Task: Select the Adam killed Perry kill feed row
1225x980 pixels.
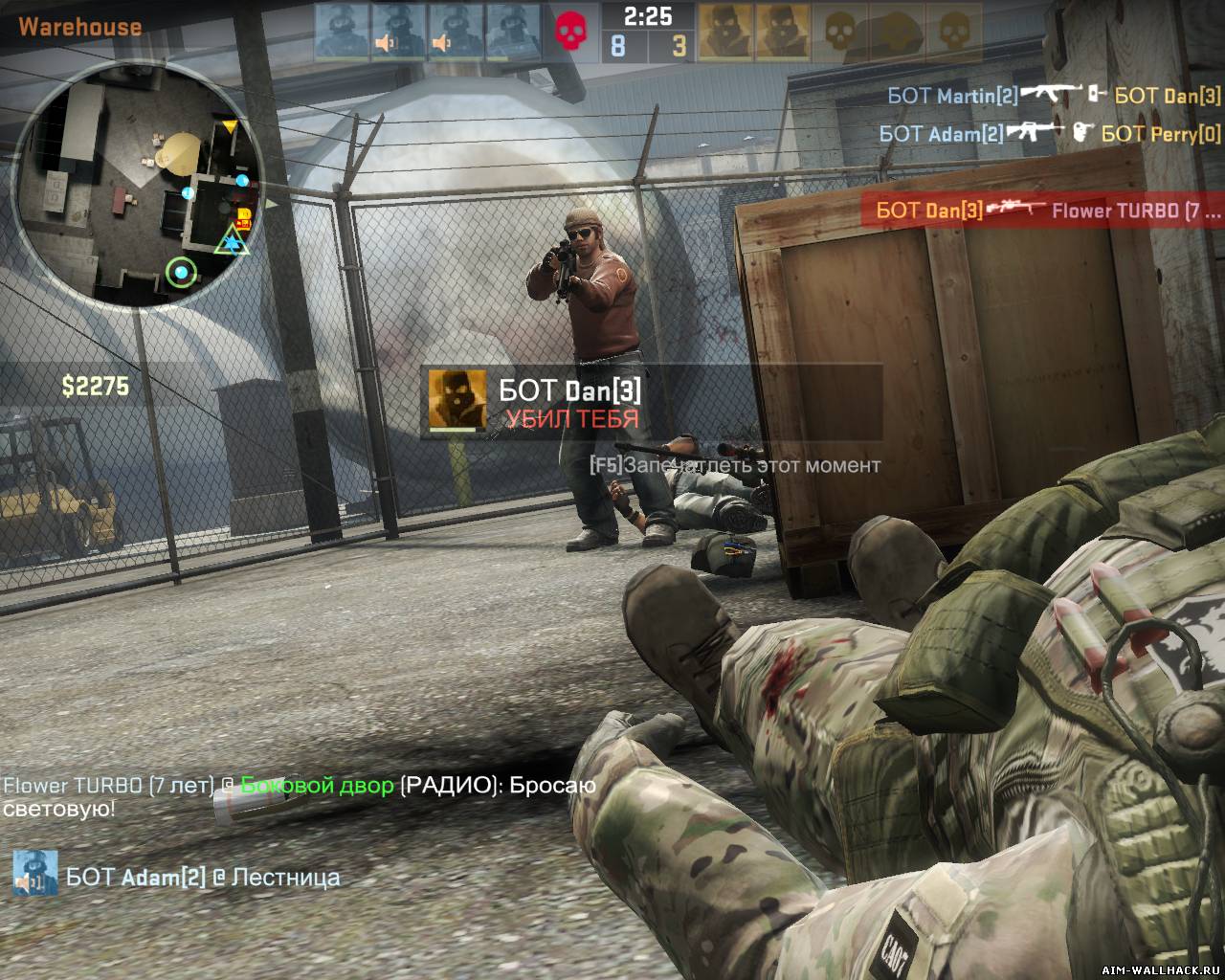Action: (1050, 133)
